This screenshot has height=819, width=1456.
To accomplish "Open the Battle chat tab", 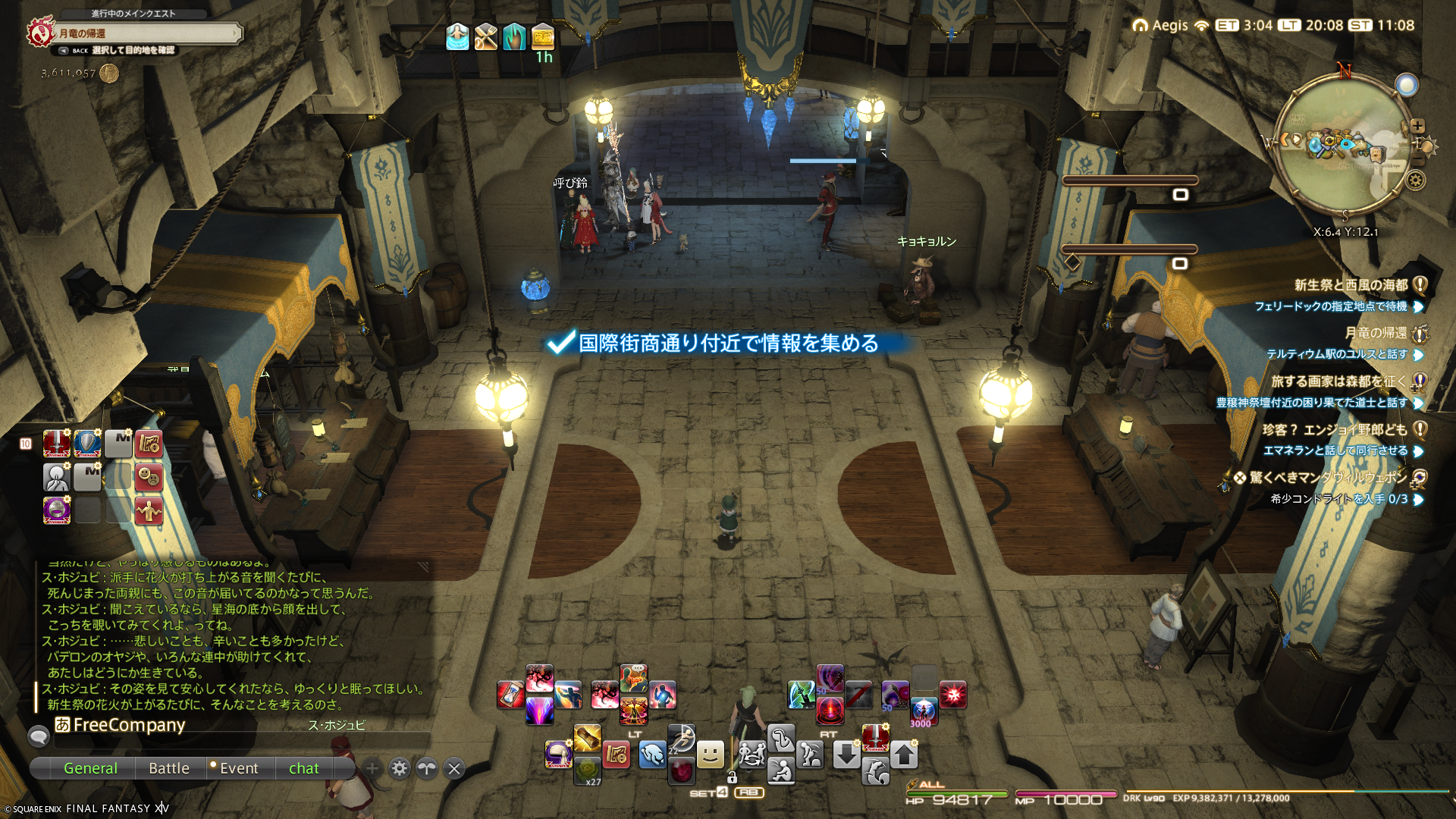I will (169, 768).
